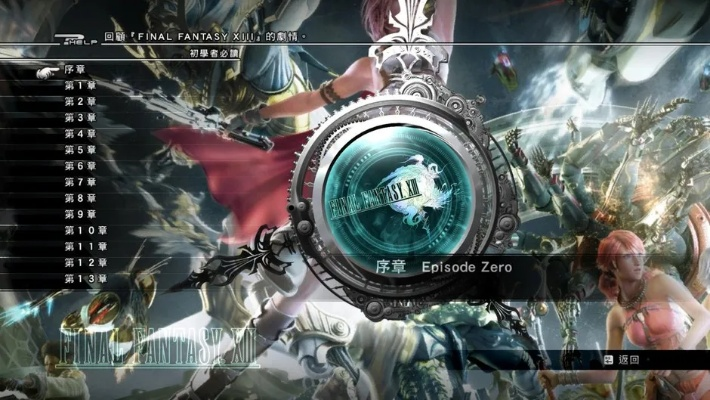Choose 第1章 from the chapter list
710x400 pixels.
click(79, 86)
